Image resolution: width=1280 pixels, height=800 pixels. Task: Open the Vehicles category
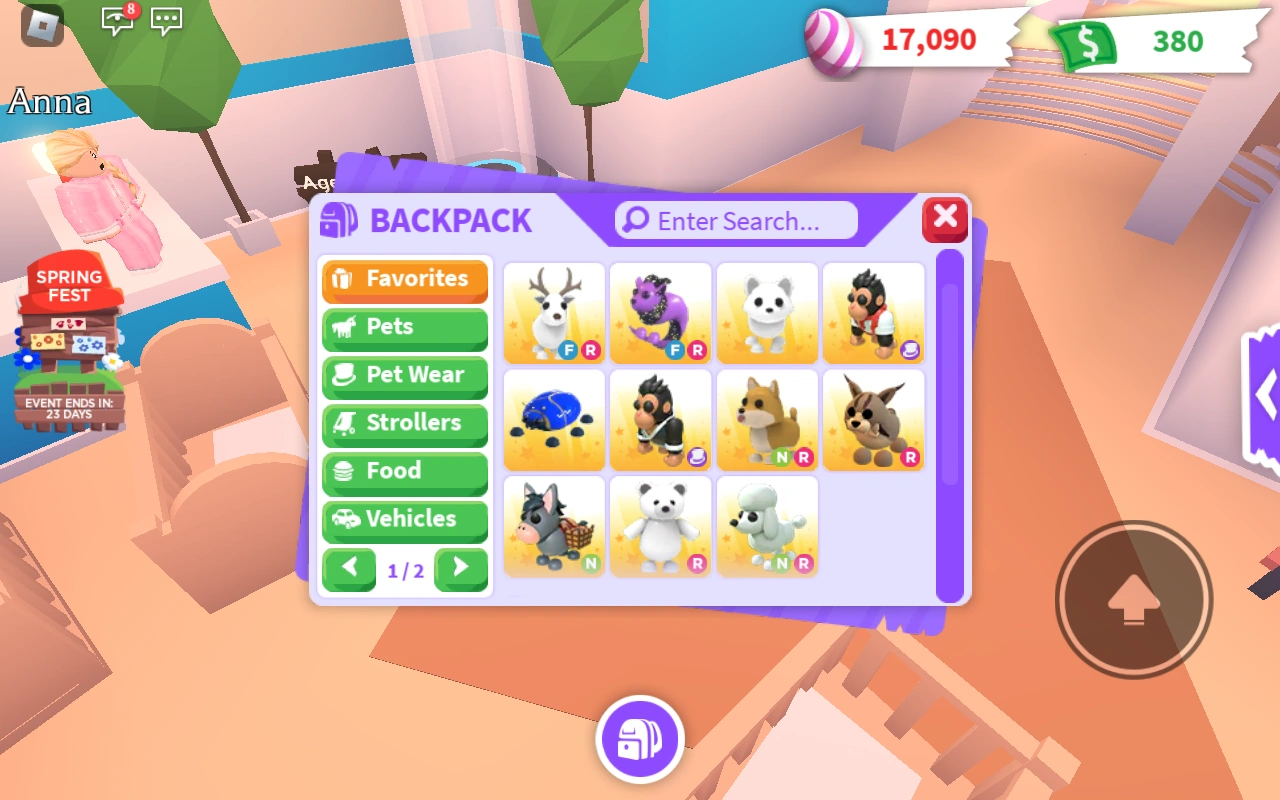point(404,519)
